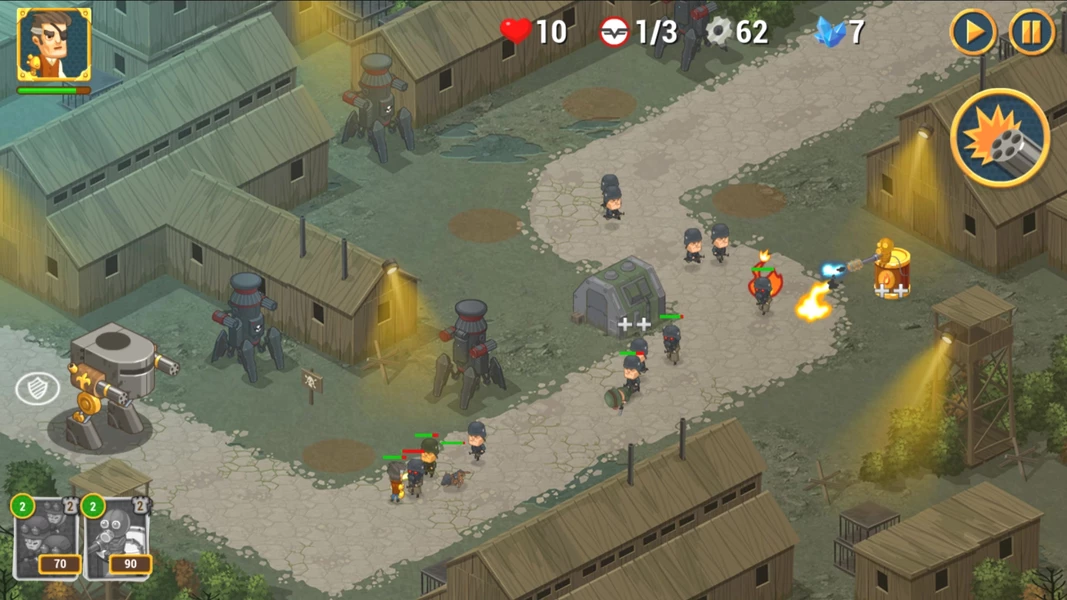The width and height of the screenshot is (1067, 600).
Task: Activate the minigun barrage ability
Action: click(999, 138)
